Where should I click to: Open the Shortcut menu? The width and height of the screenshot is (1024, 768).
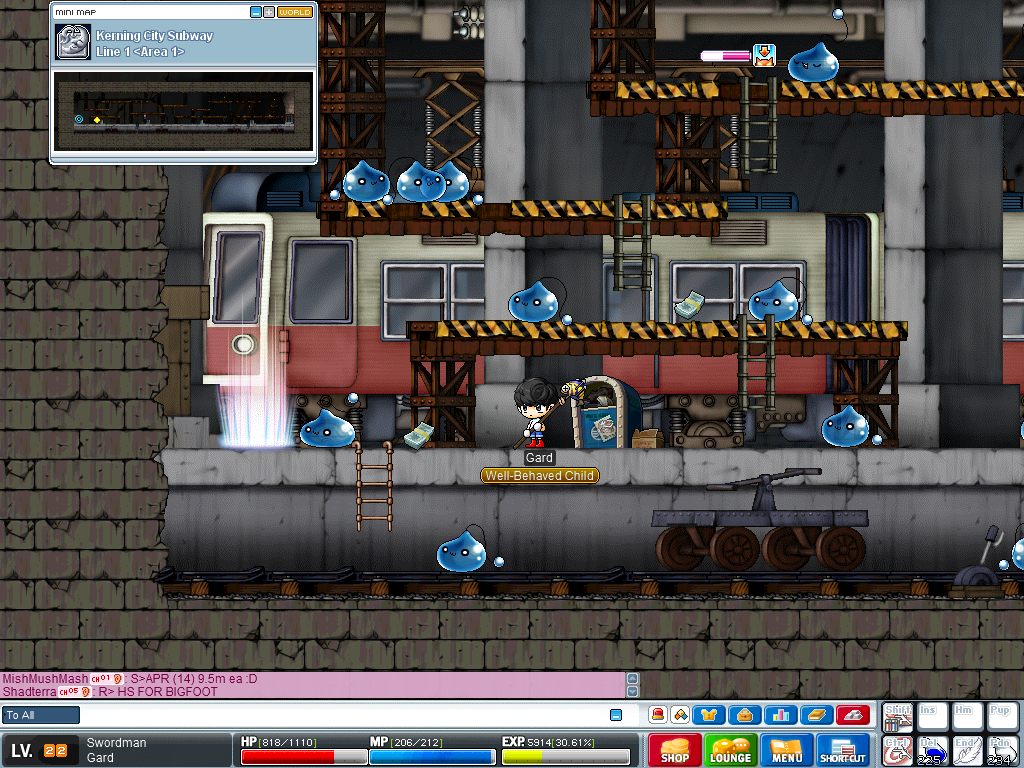[x=842, y=750]
